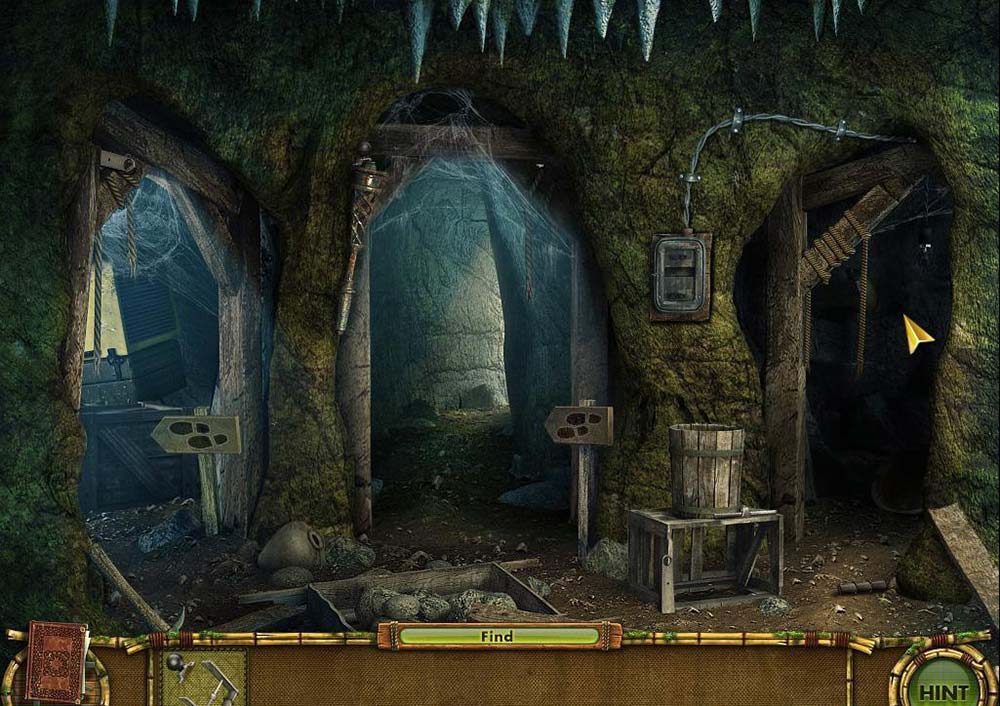Screen dimensions: 1000x706
Task: Select the tools item in inventory
Action: [203, 678]
